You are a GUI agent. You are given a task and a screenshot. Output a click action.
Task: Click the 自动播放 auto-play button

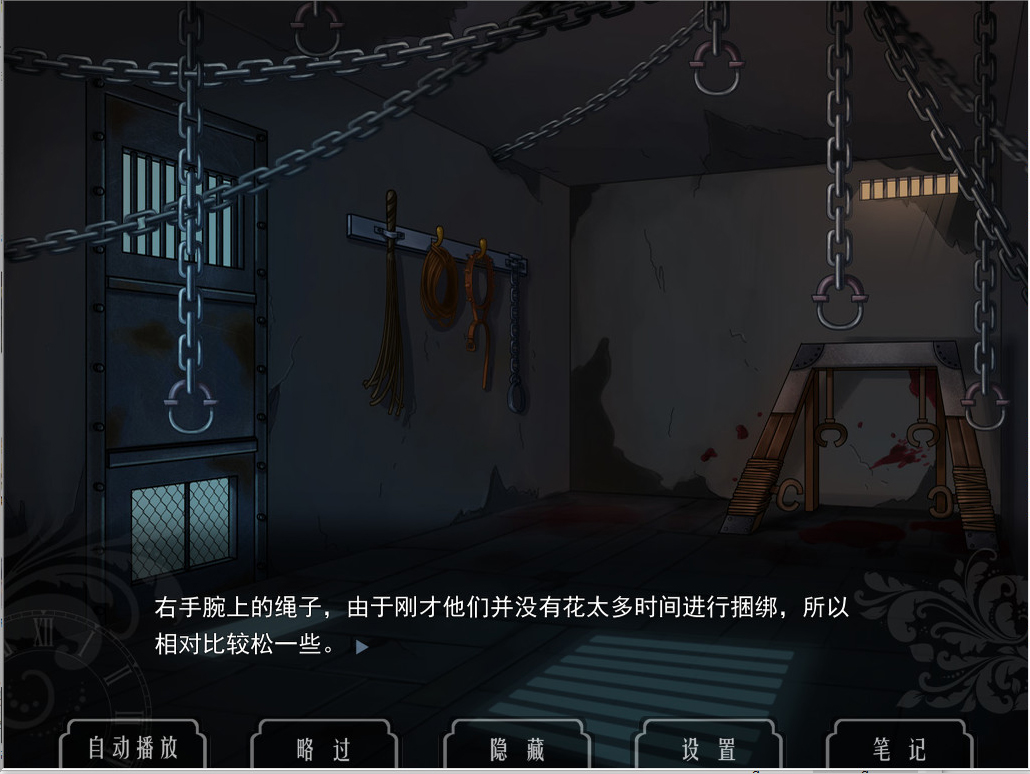coord(133,747)
